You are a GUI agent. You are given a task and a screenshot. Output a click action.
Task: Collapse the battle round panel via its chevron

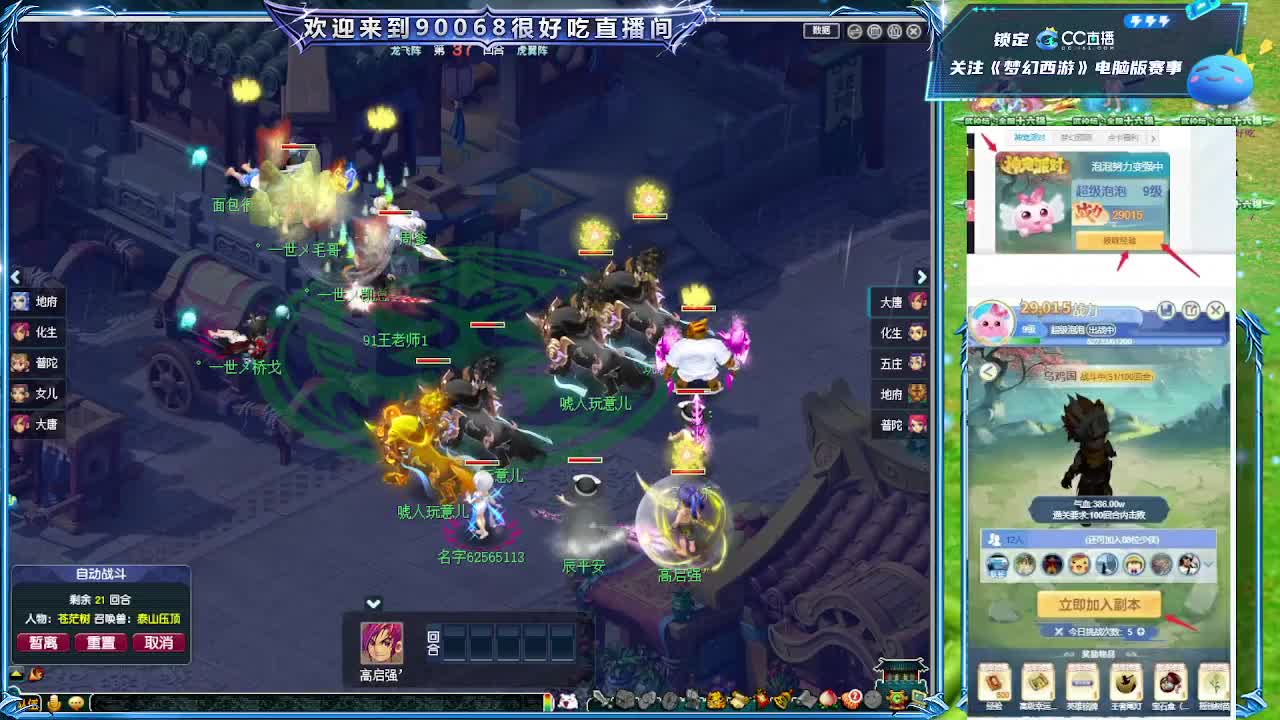tap(374, 604)
